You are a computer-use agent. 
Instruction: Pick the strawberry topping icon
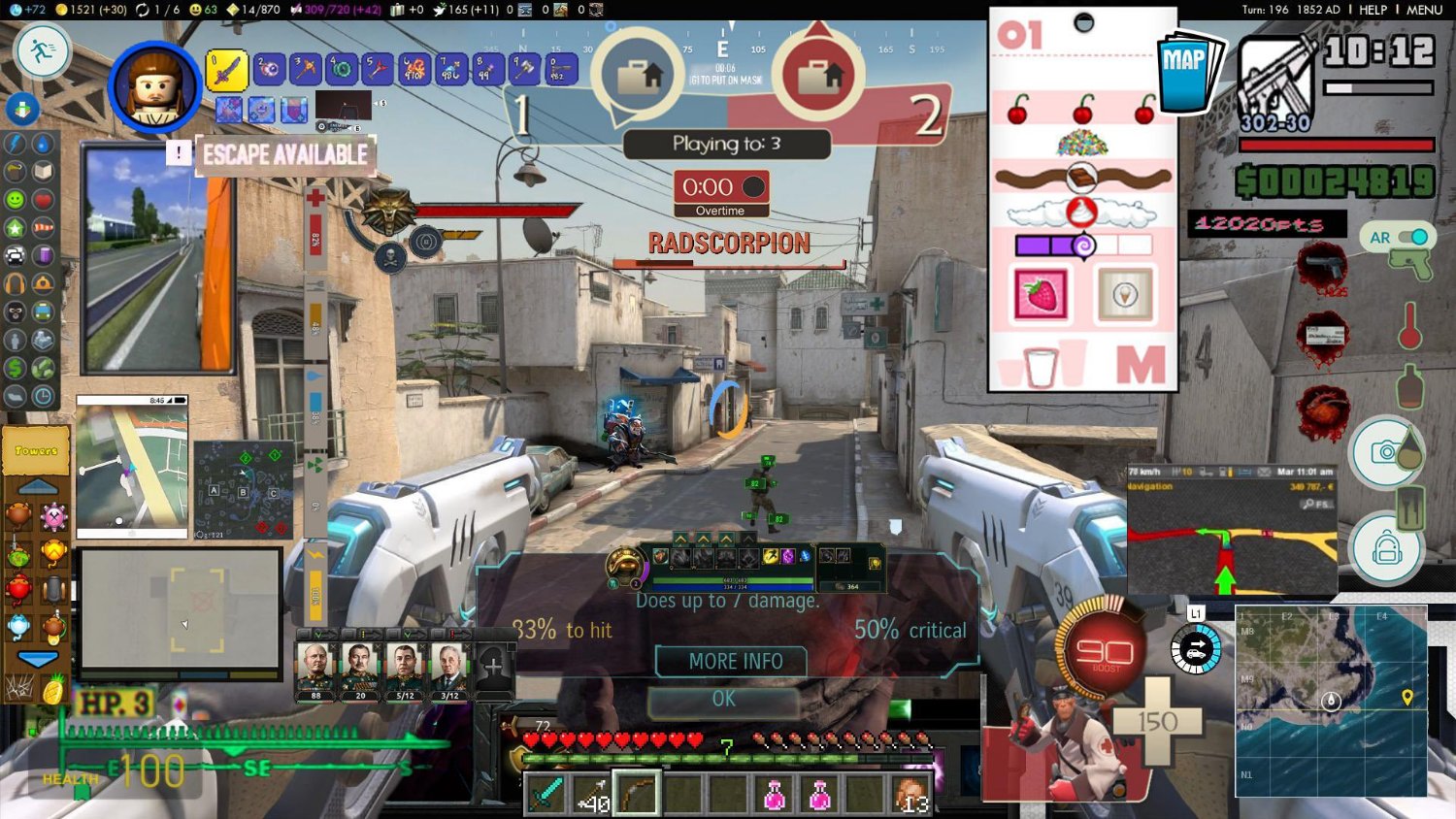[x=1039, y=291]
